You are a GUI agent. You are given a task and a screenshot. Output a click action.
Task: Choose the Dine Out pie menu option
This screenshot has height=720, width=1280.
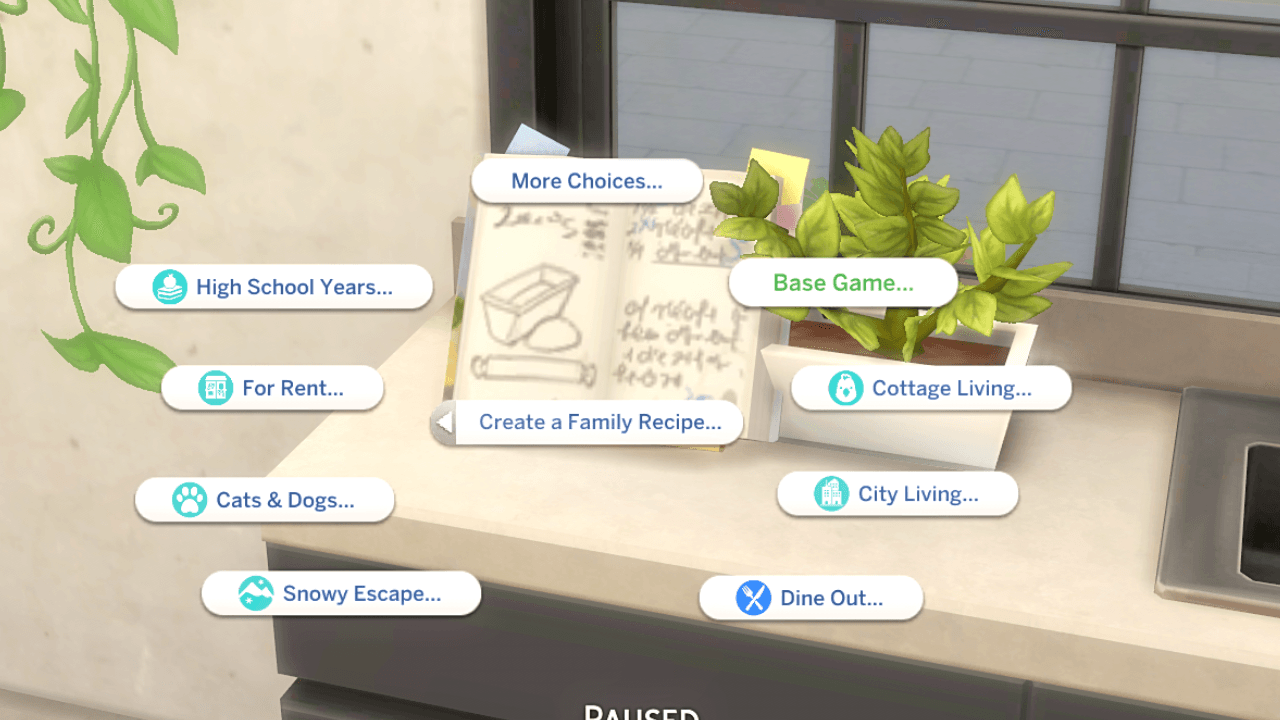pyautogui.click(x=810, y=598)
